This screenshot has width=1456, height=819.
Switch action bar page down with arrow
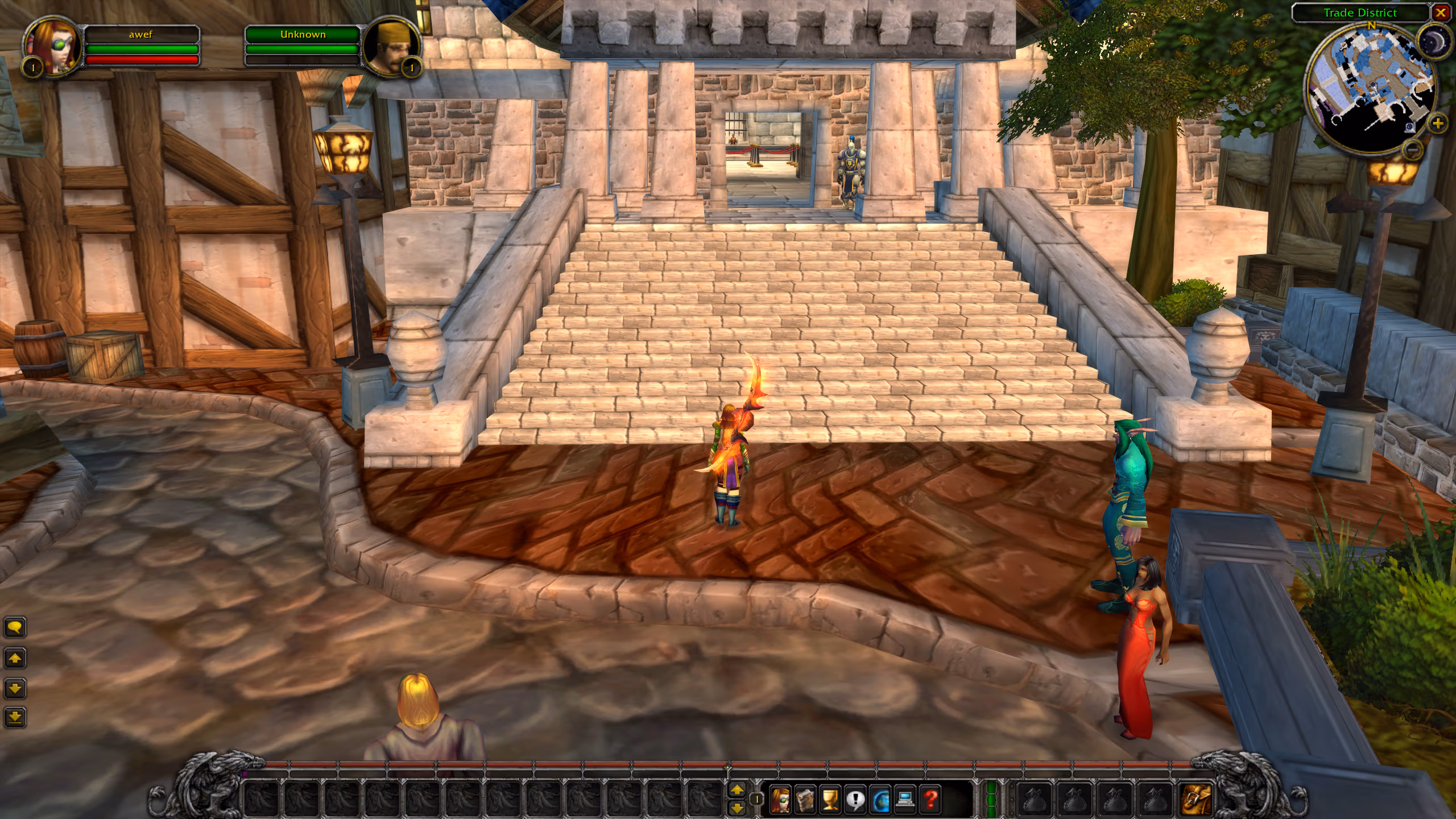[737, 808]
